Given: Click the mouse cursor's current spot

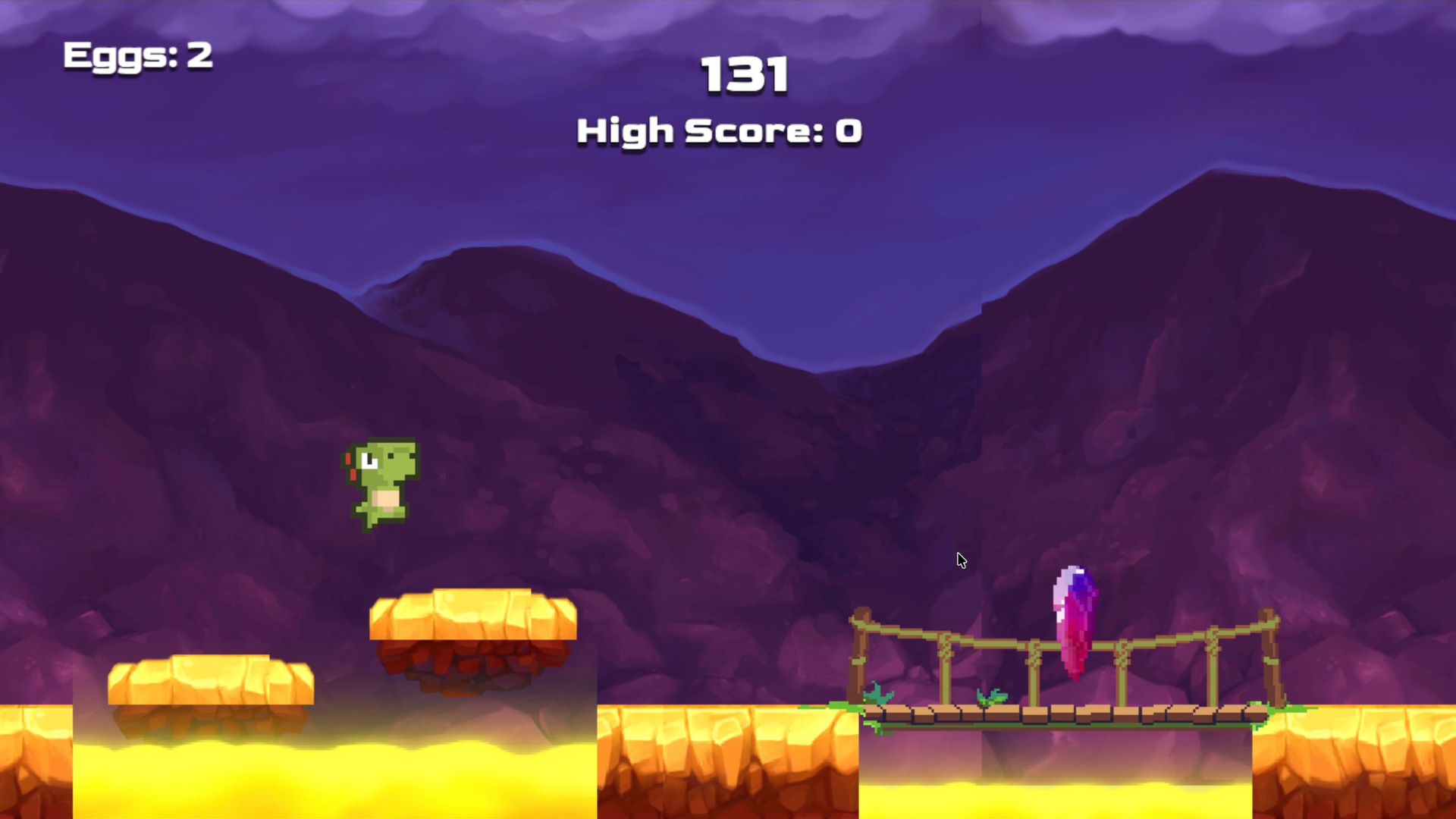Looking at the screenshot, I should point(961,560).
